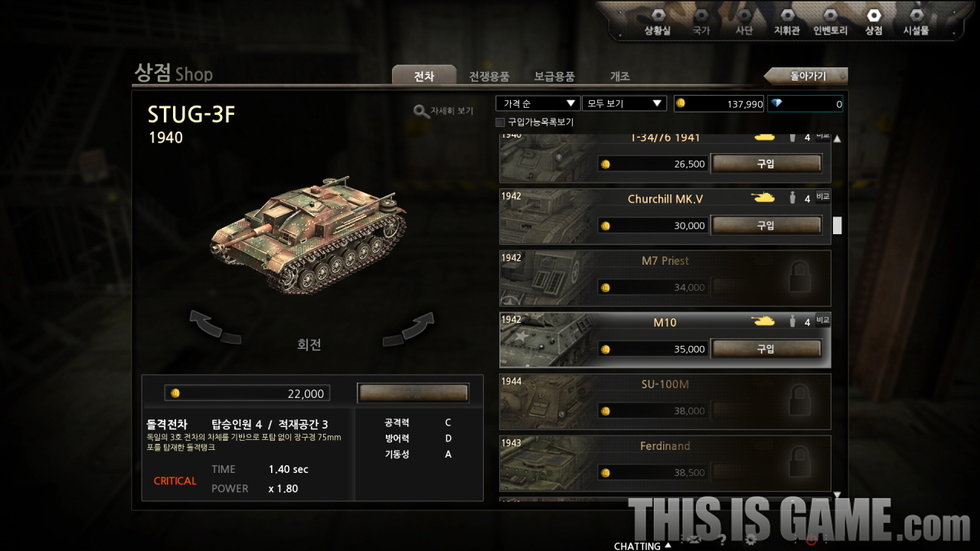Toggle the 구입가능목록보기 purchasable-only checkbox

pyautogui.click(x=501, y=122)
